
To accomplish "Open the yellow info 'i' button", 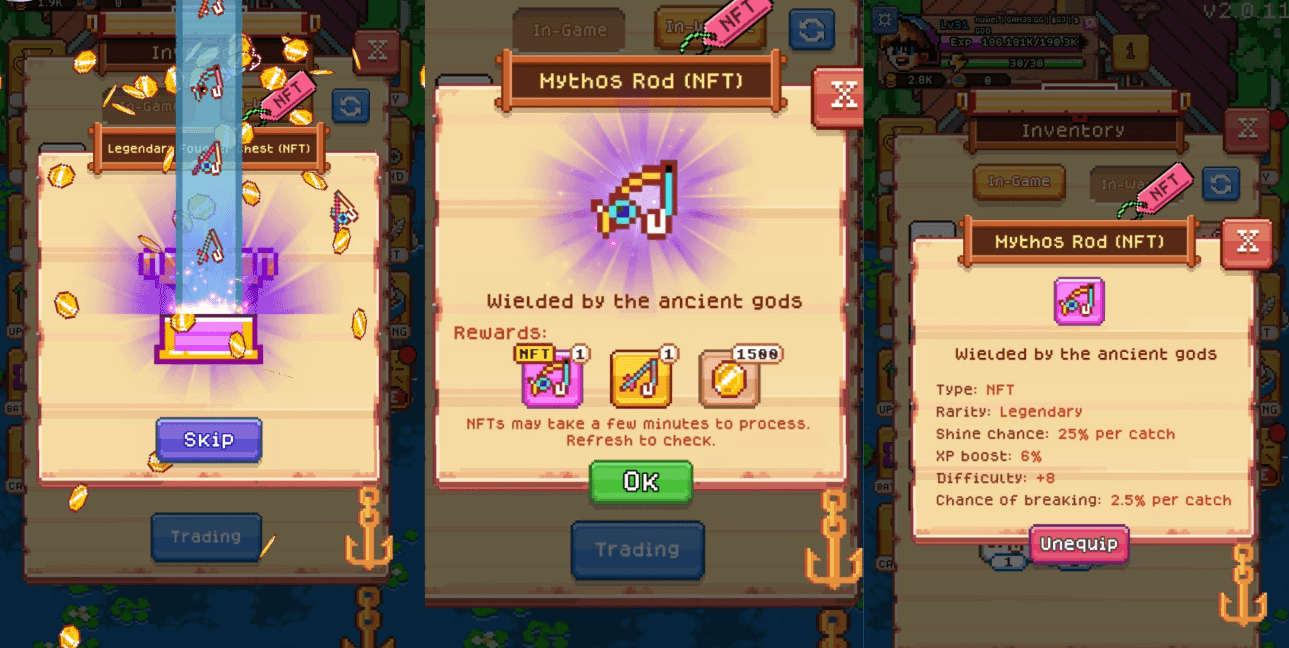I will tap(1129, 50).
